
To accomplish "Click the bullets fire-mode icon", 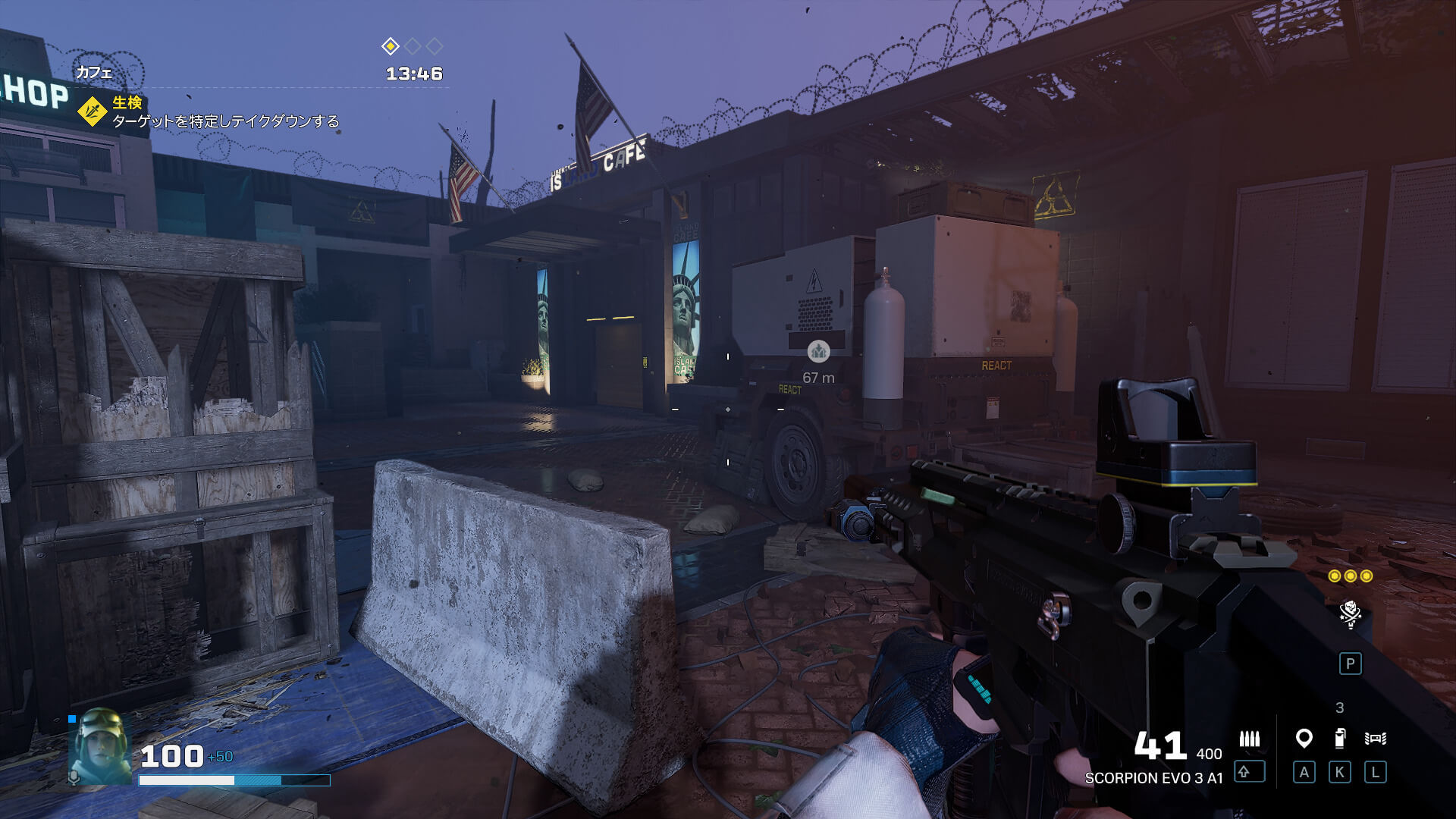I will [1249, 738].
